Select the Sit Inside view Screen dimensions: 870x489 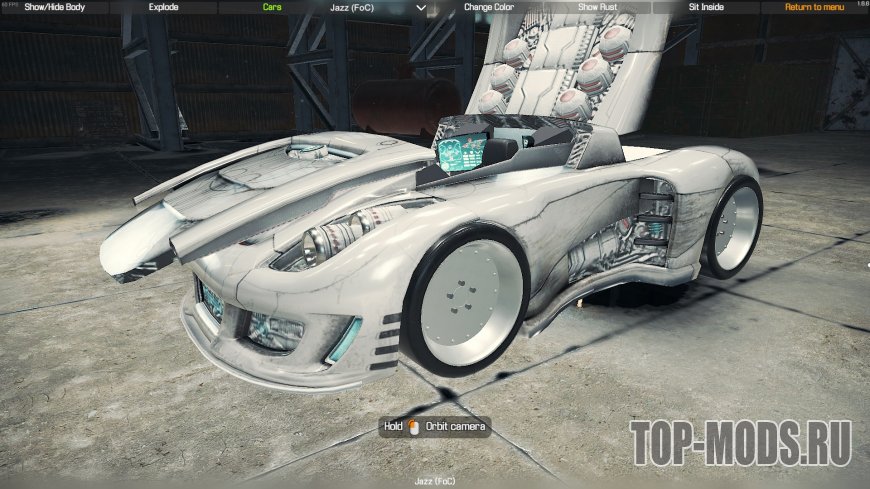(706, 7)
